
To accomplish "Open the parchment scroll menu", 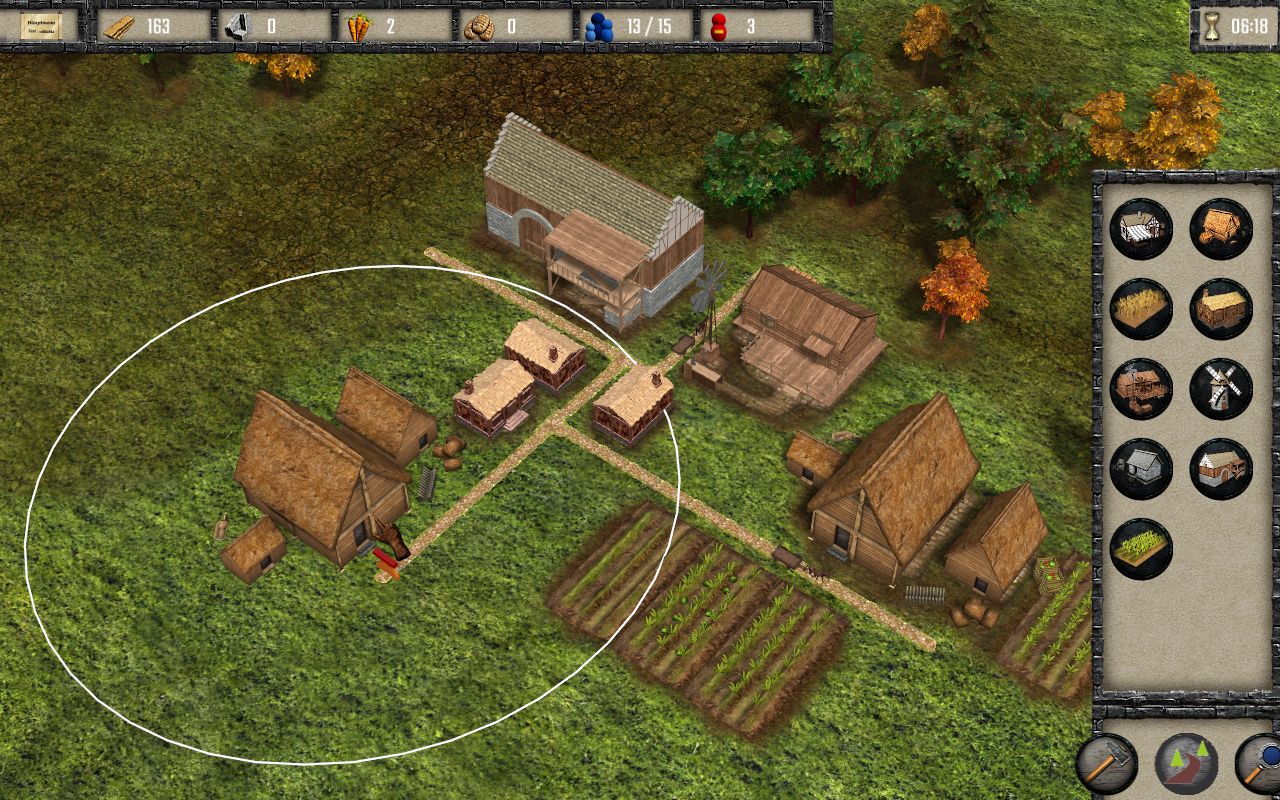I will 41,26.
